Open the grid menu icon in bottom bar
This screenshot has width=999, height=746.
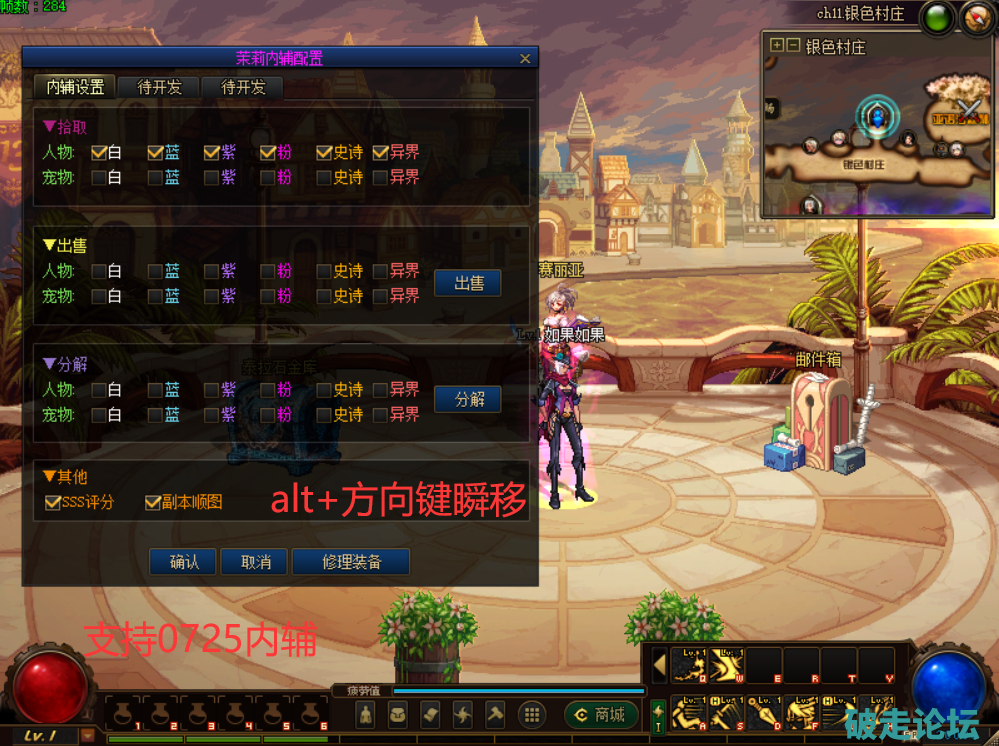coord(532,714)
